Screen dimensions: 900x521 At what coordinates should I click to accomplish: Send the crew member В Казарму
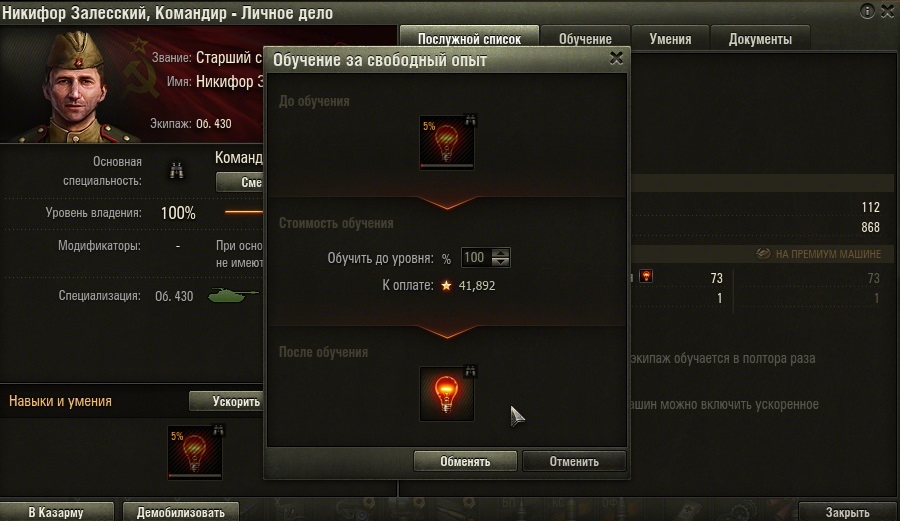(x=56, y=512)
